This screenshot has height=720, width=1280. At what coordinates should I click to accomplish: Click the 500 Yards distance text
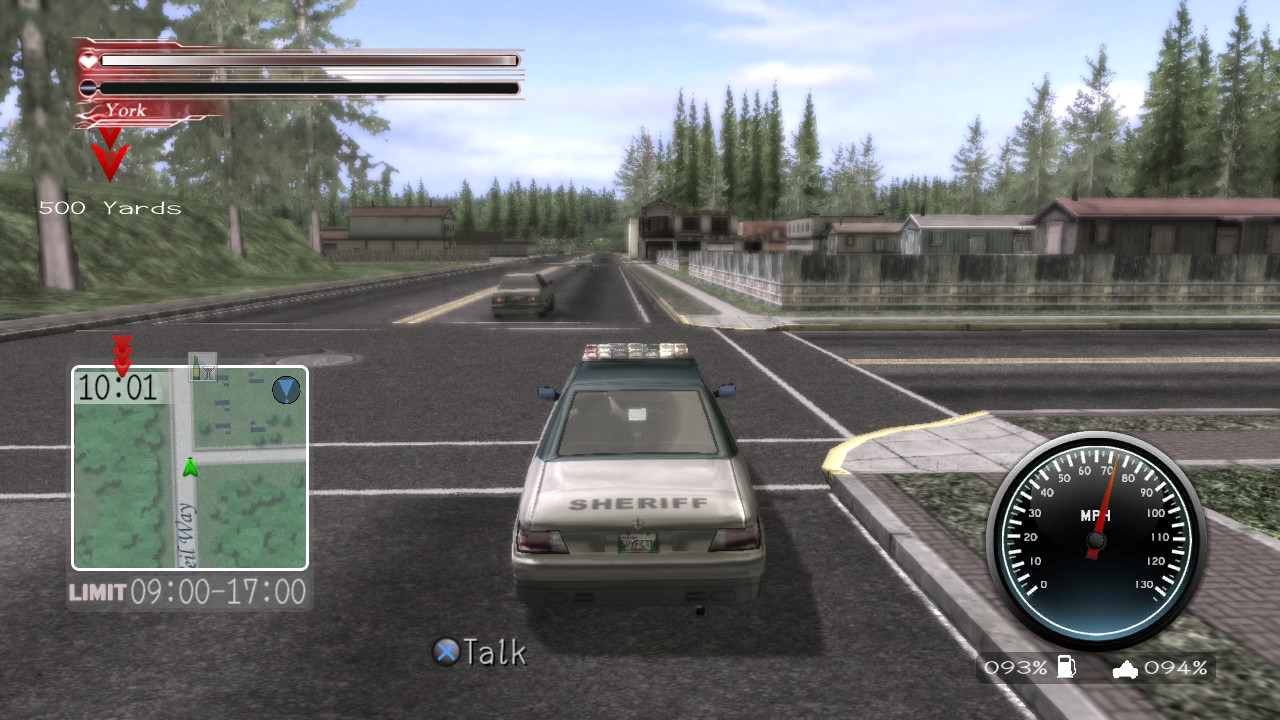click(x=110, y=208)
